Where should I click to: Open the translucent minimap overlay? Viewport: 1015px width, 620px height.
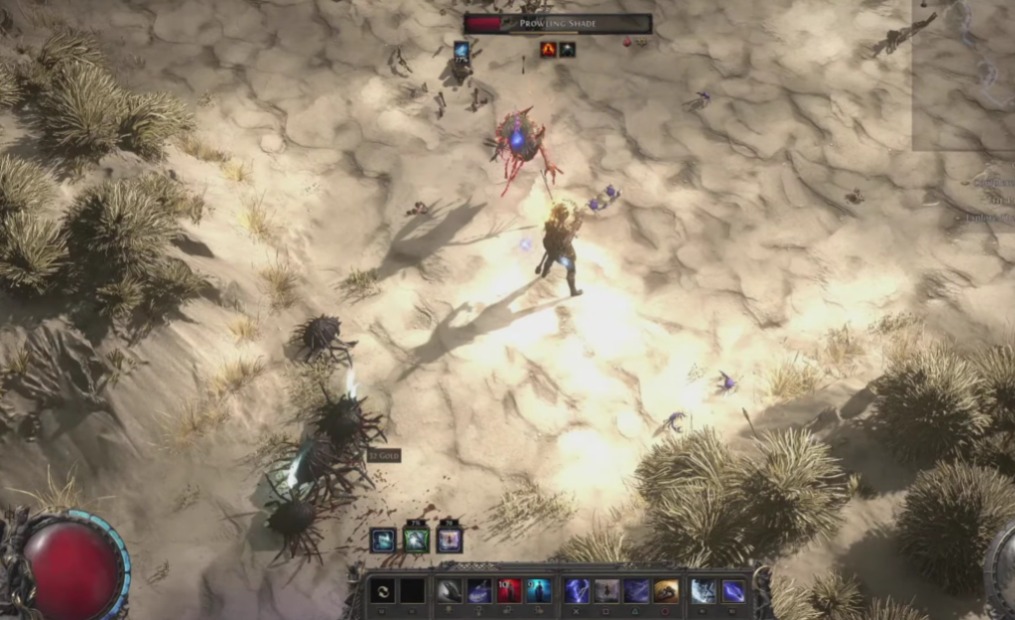(963, 75)
